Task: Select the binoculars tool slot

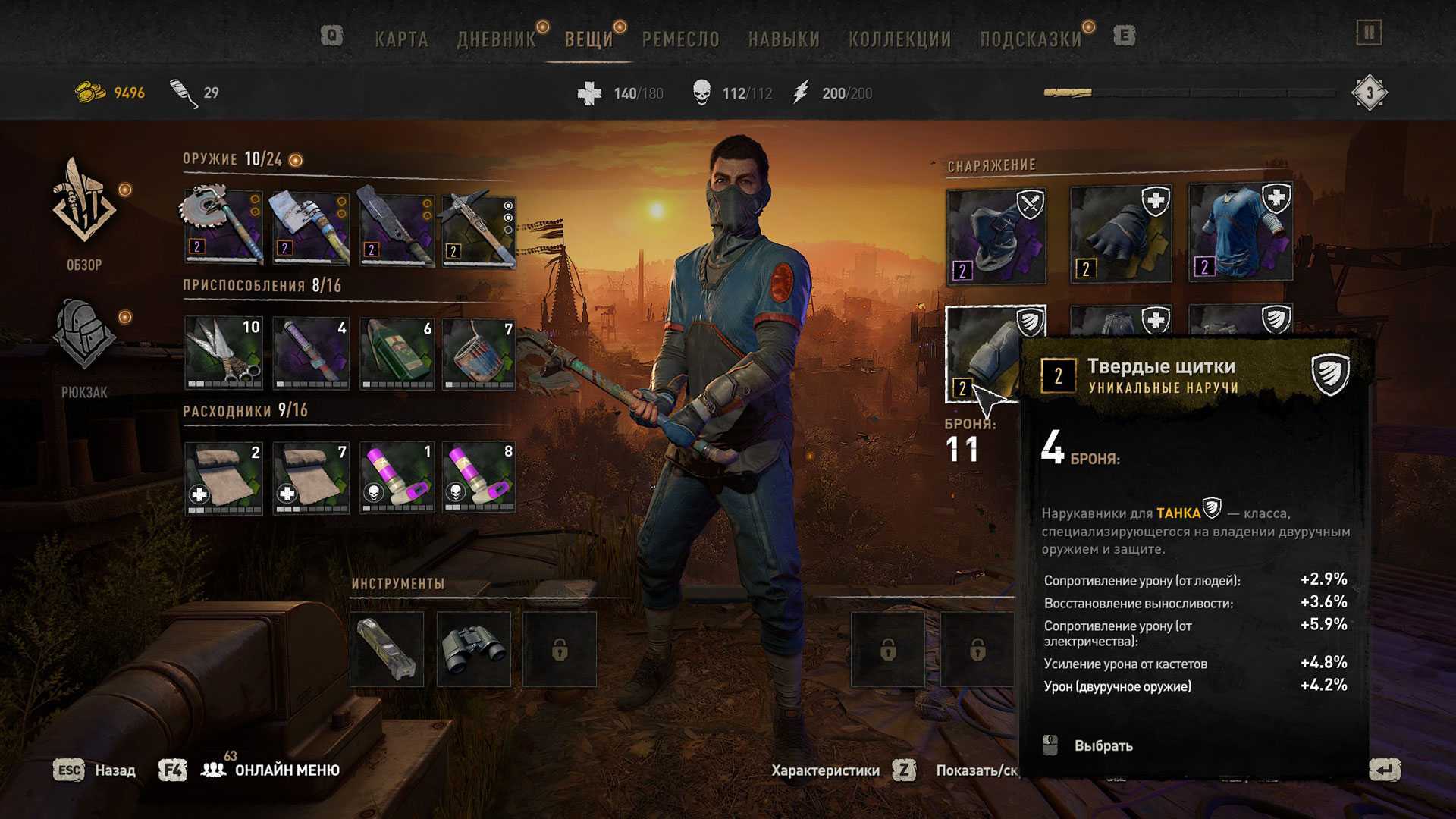Action: pos(473,649)
